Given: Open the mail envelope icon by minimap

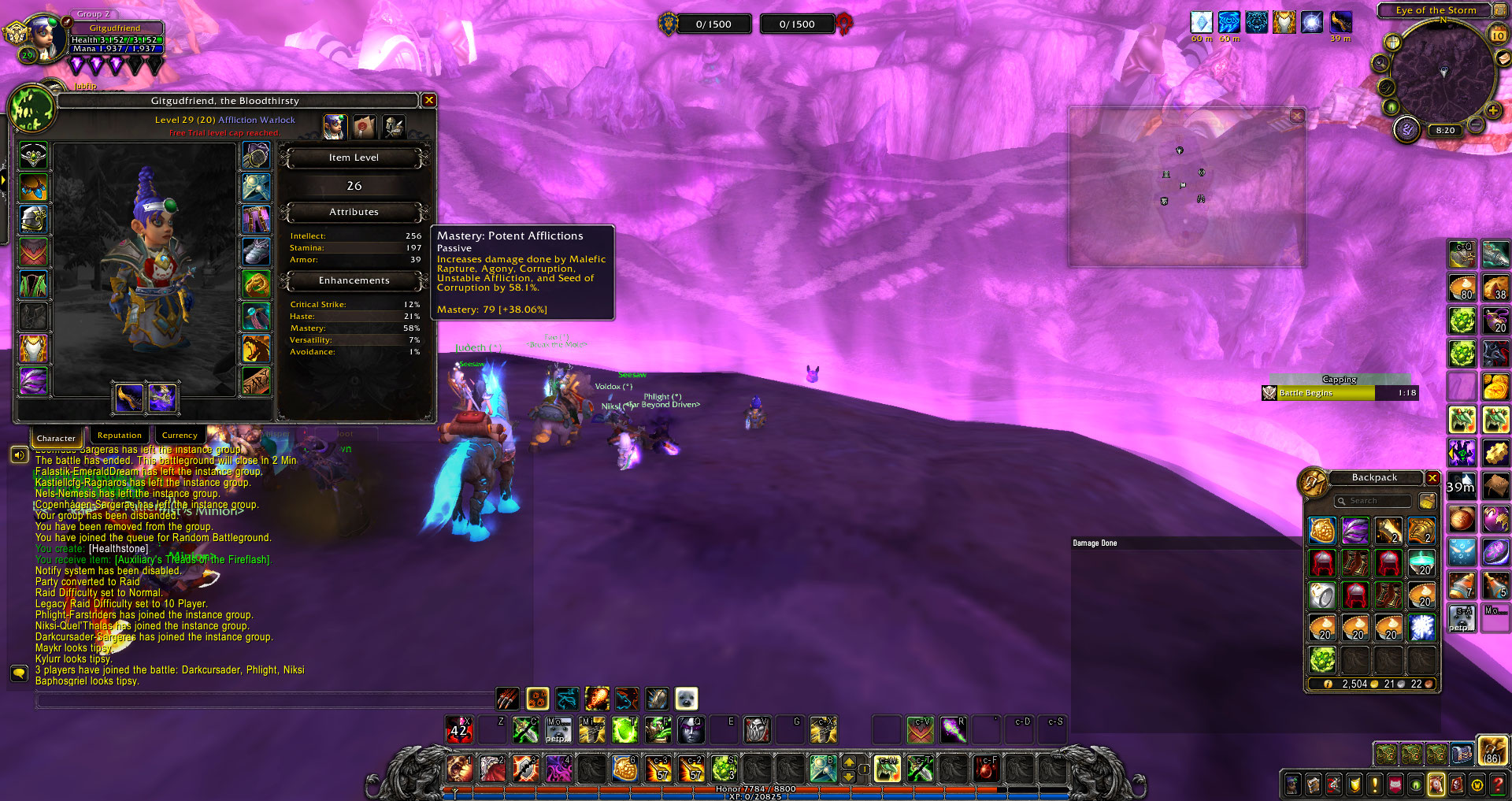Looking at the screenshot, I should [x=1503, y=59].
